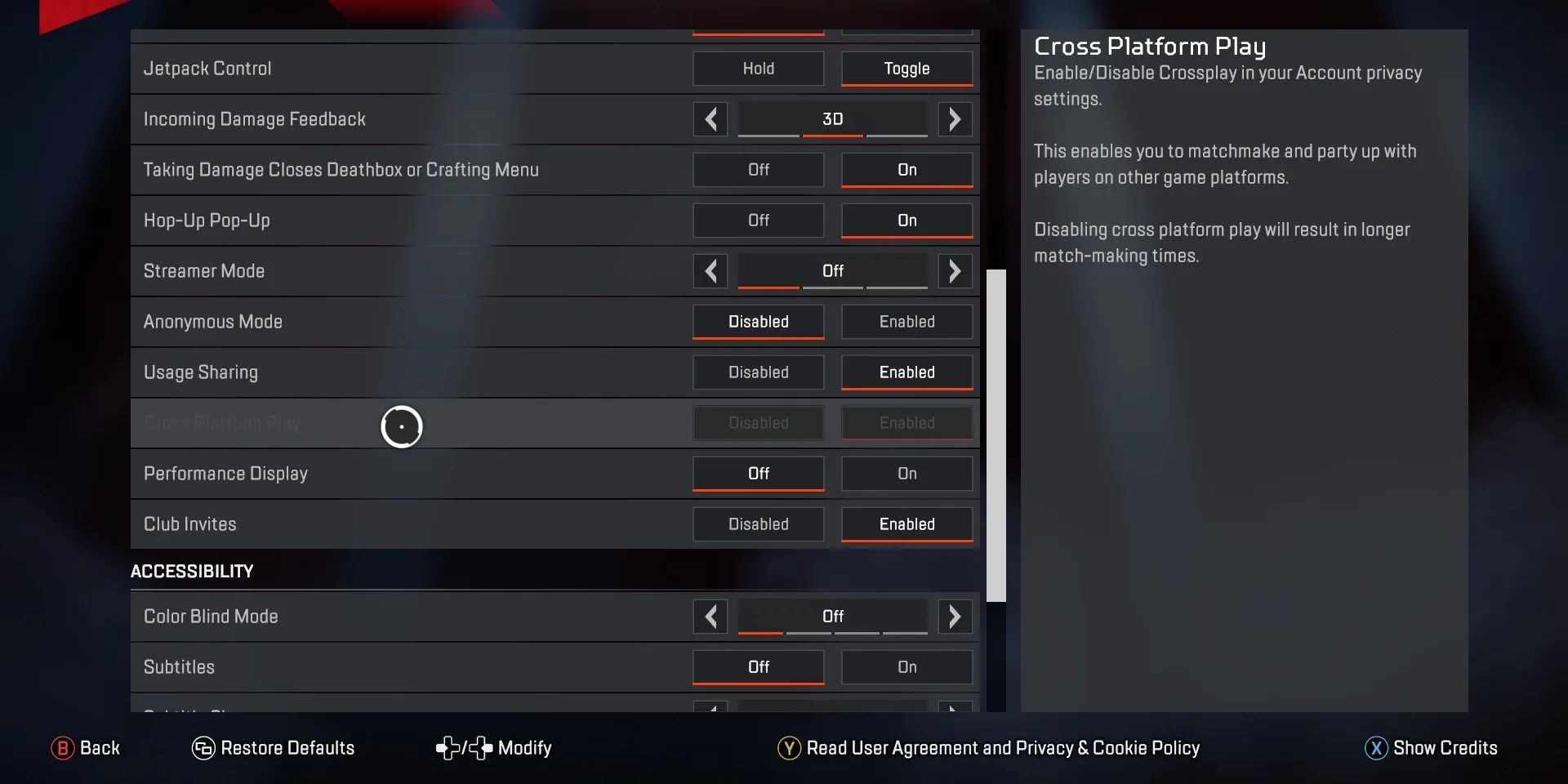Click the left arrow for Color Blind Mode
Screen dimensions: 1568x784
(x=710, y=616)
